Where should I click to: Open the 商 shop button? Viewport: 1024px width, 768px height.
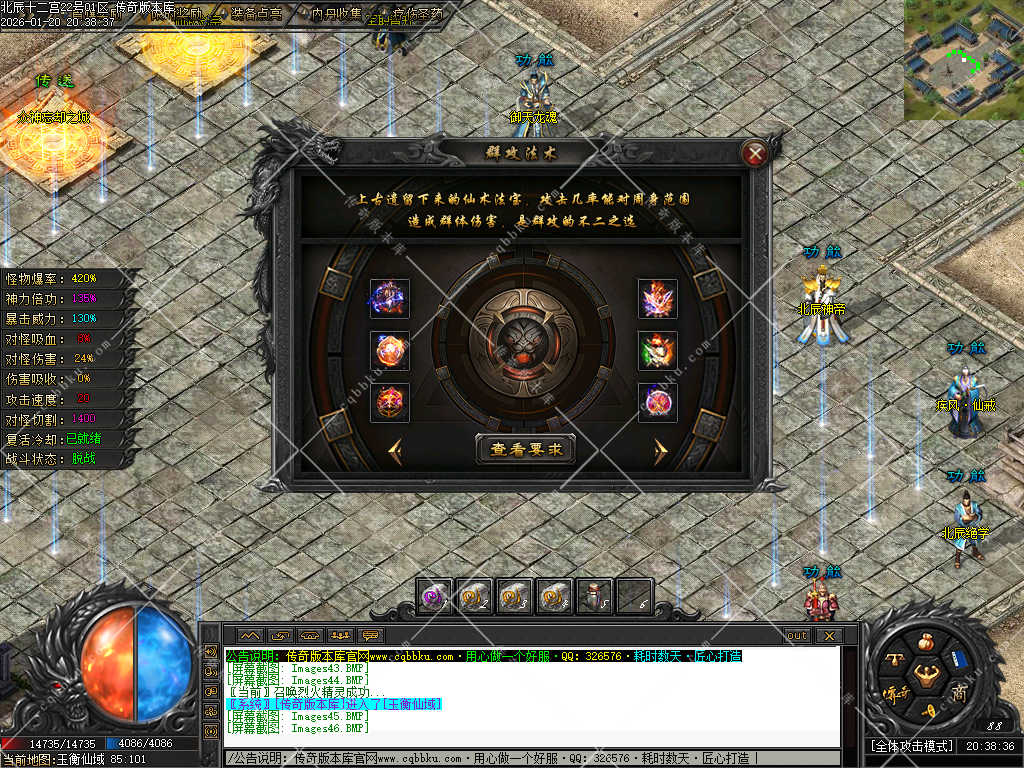[959, 694]
